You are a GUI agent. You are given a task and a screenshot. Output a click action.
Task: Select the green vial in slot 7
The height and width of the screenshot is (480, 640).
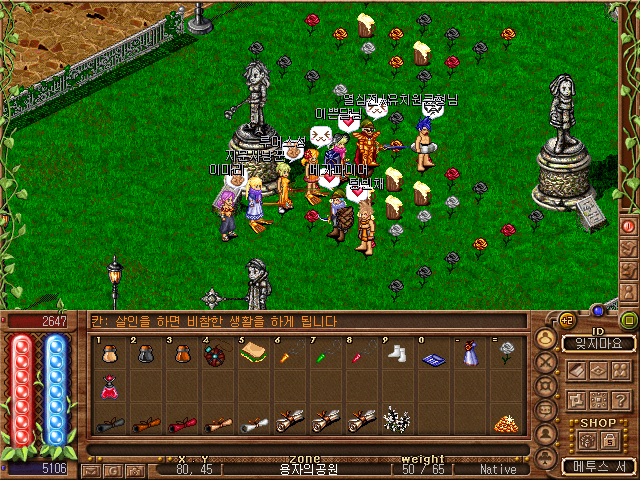321,357
